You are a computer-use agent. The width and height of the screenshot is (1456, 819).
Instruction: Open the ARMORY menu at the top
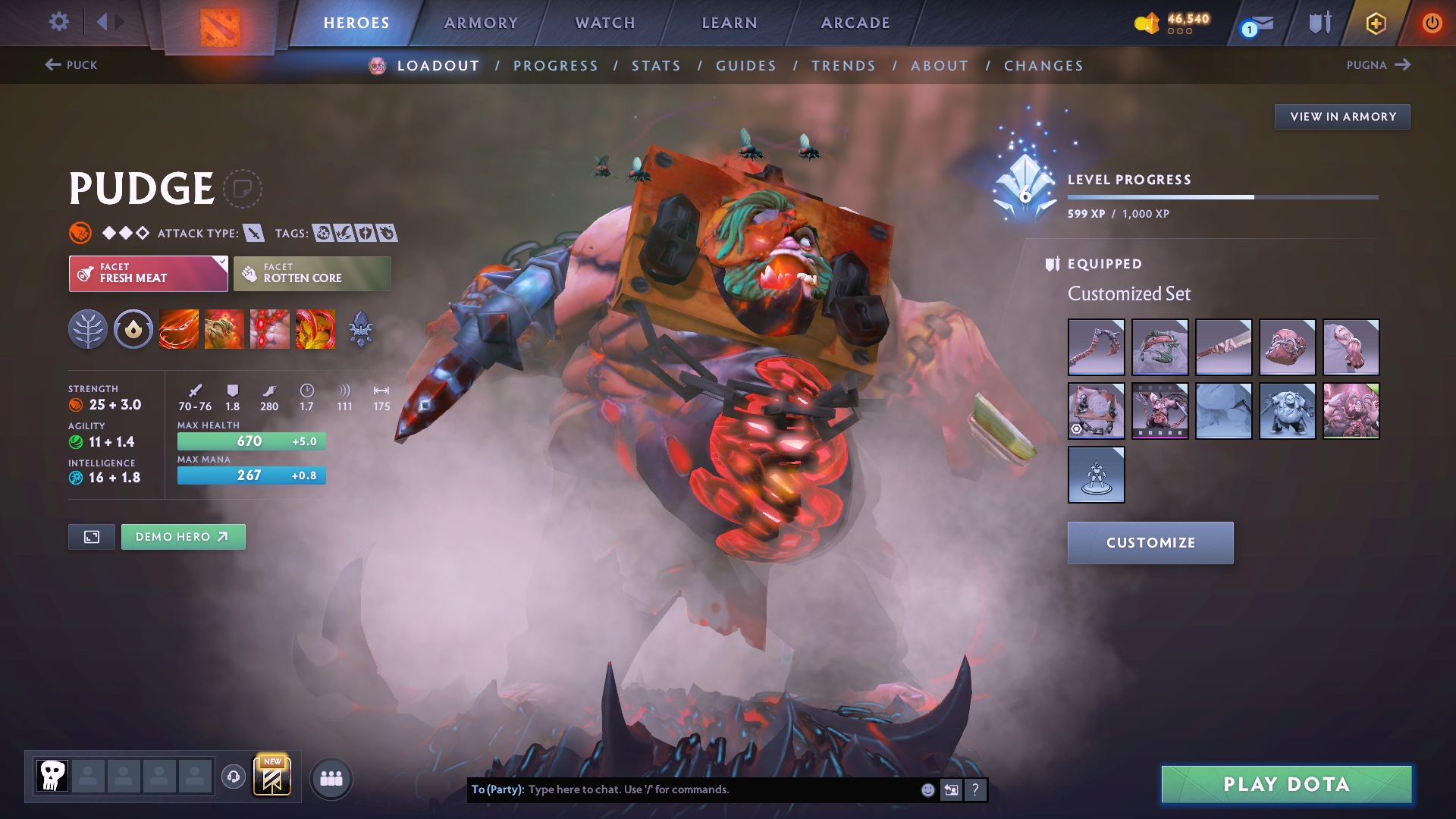[x=481, y=22]
